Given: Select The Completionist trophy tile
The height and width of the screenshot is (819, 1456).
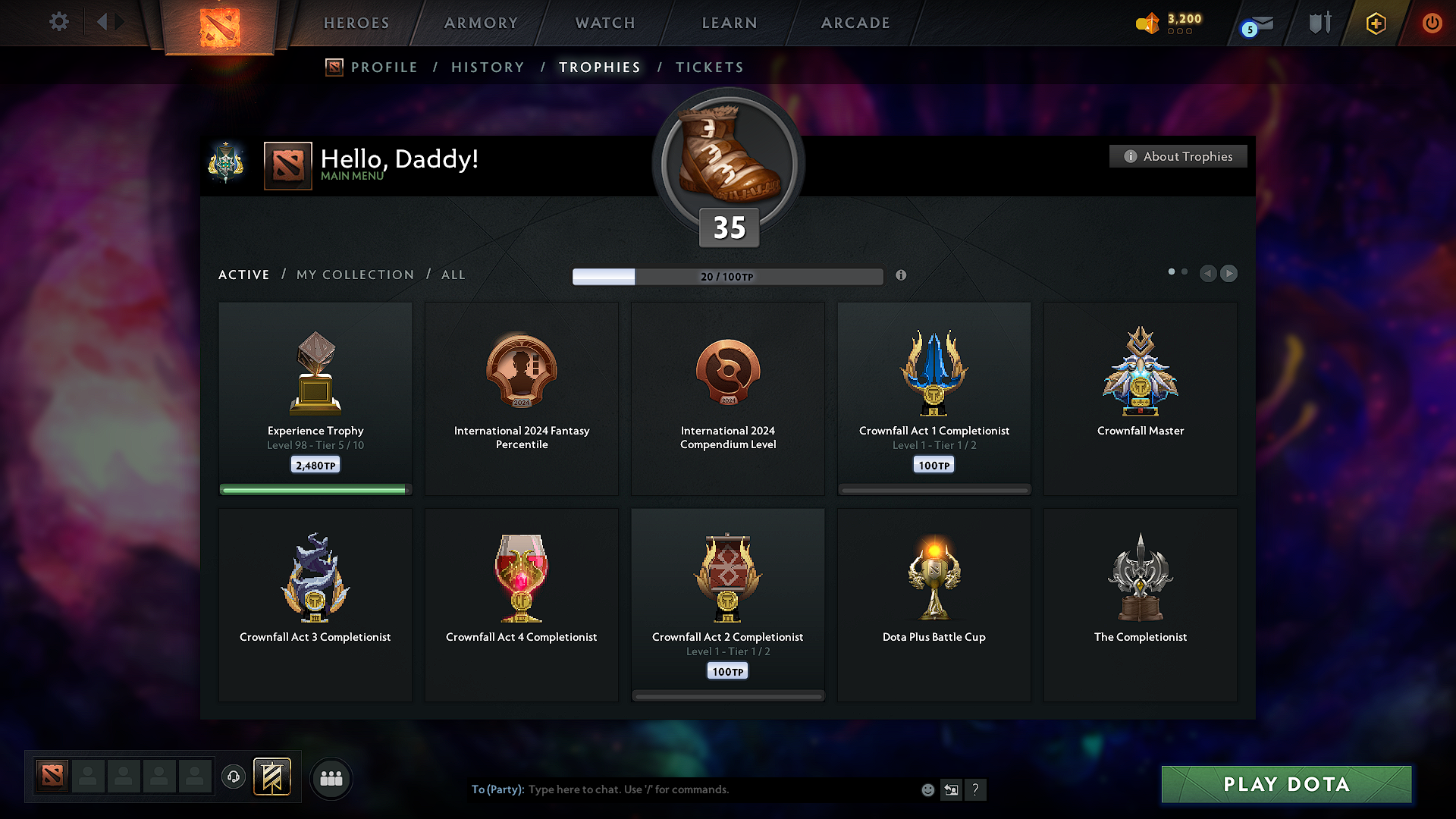Looking at the screenshot, I should pos(1140,604).
